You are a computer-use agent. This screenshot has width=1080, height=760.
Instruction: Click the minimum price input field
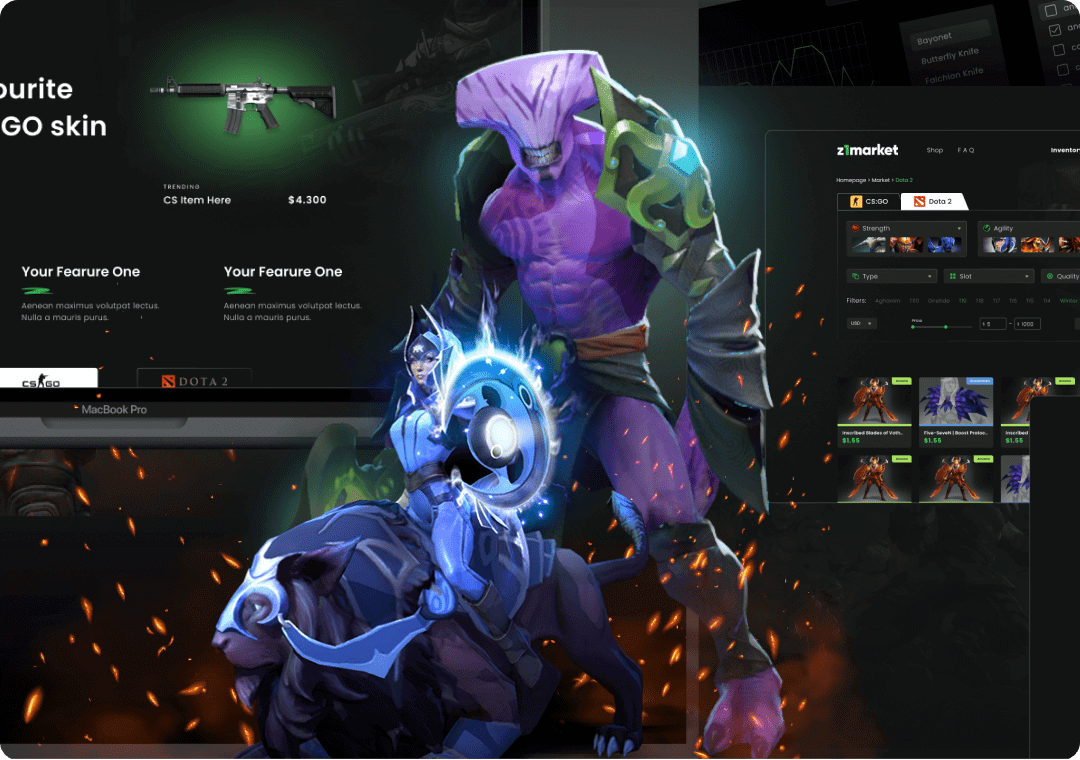[x=992, y=324]
